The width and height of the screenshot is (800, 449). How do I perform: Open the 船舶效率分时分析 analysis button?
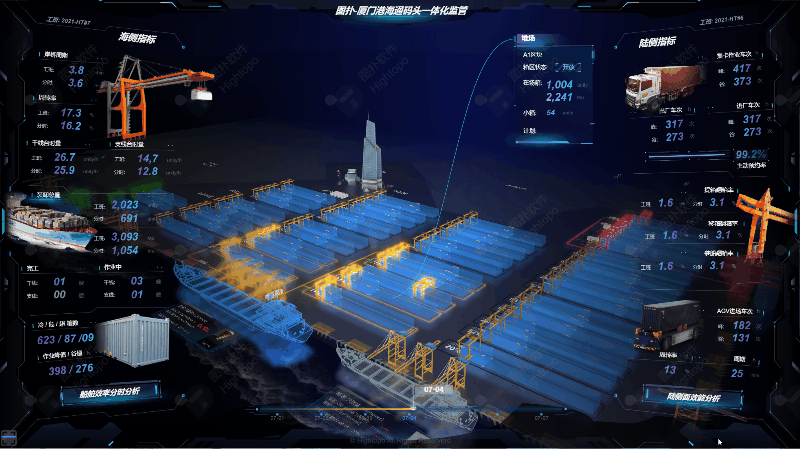click(x=111, y=393)
